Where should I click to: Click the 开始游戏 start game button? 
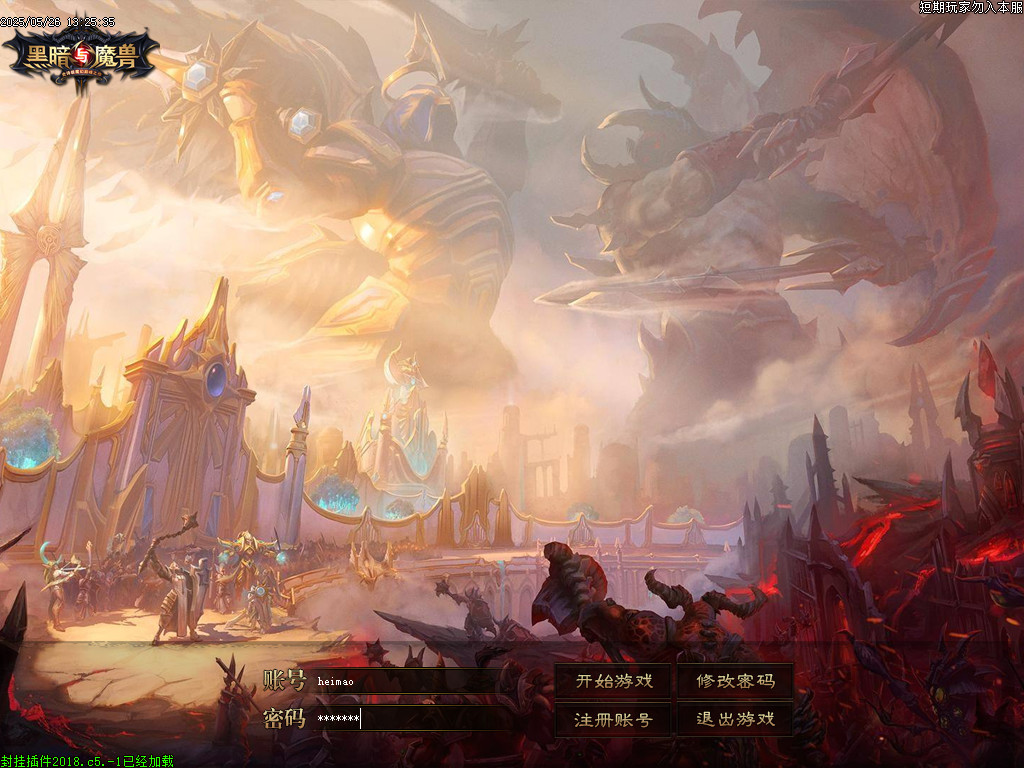[x=614, y=681]
